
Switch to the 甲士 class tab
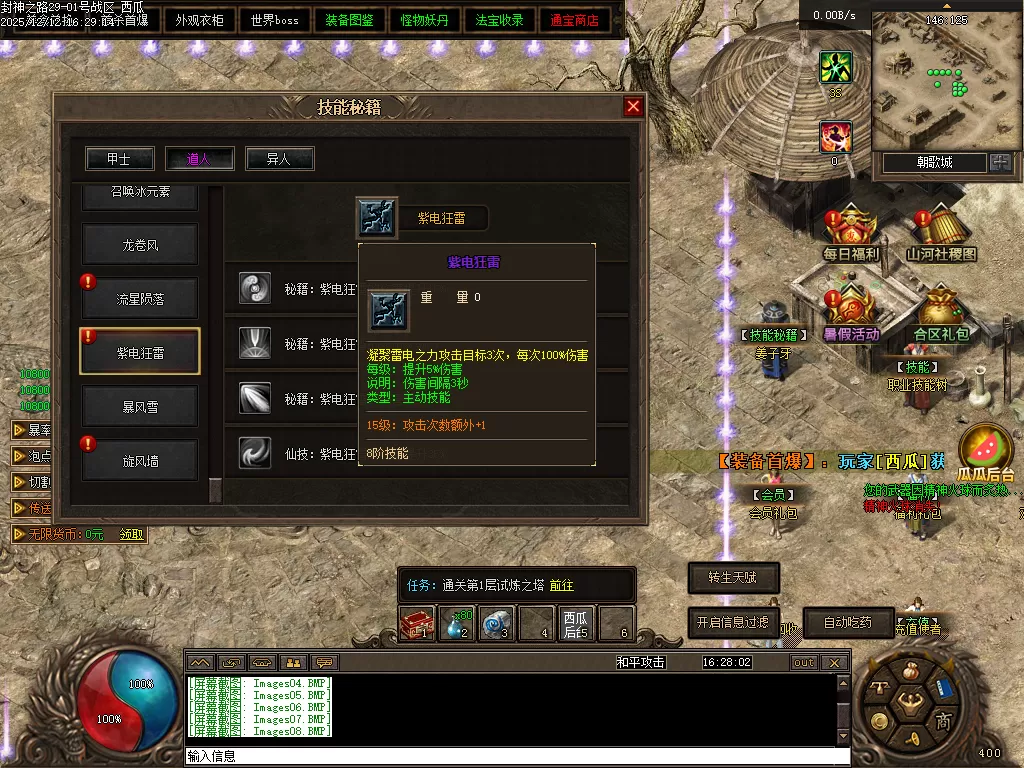point(120,159)
